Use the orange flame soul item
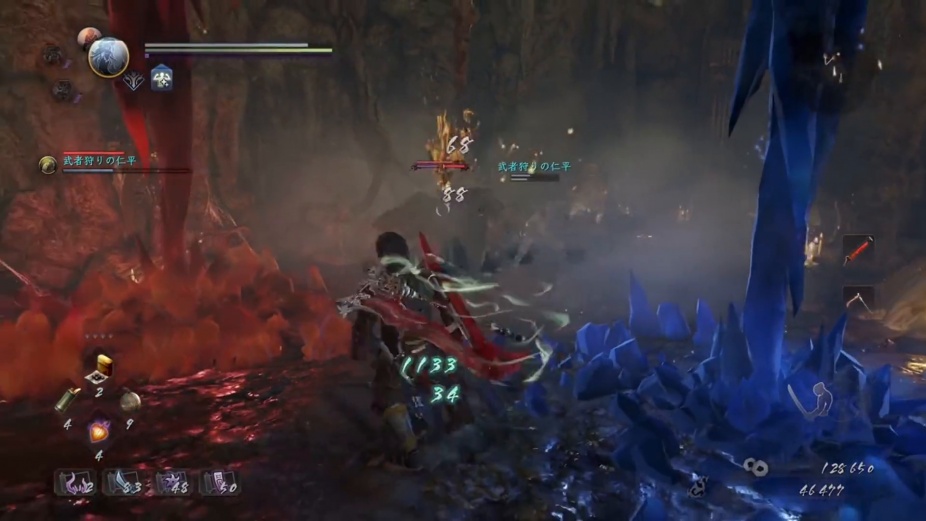Viewport: 926px width, 521px height. pos(99,431)
